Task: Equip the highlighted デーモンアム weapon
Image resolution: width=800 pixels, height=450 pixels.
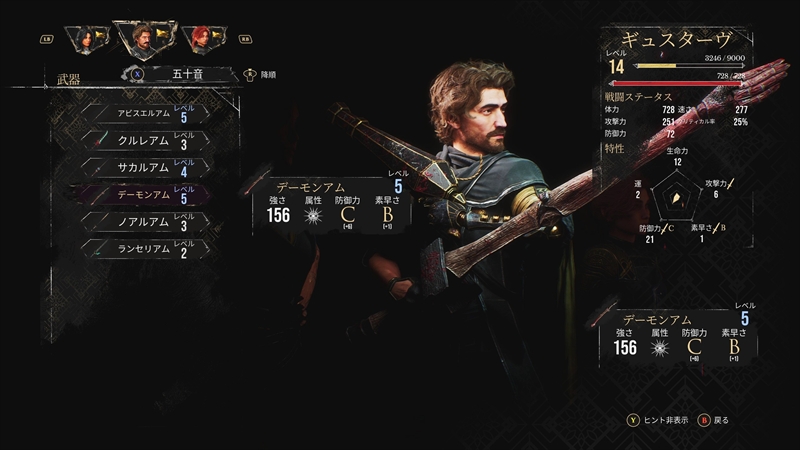Action: pyautogui.click(x=149, y=196)
